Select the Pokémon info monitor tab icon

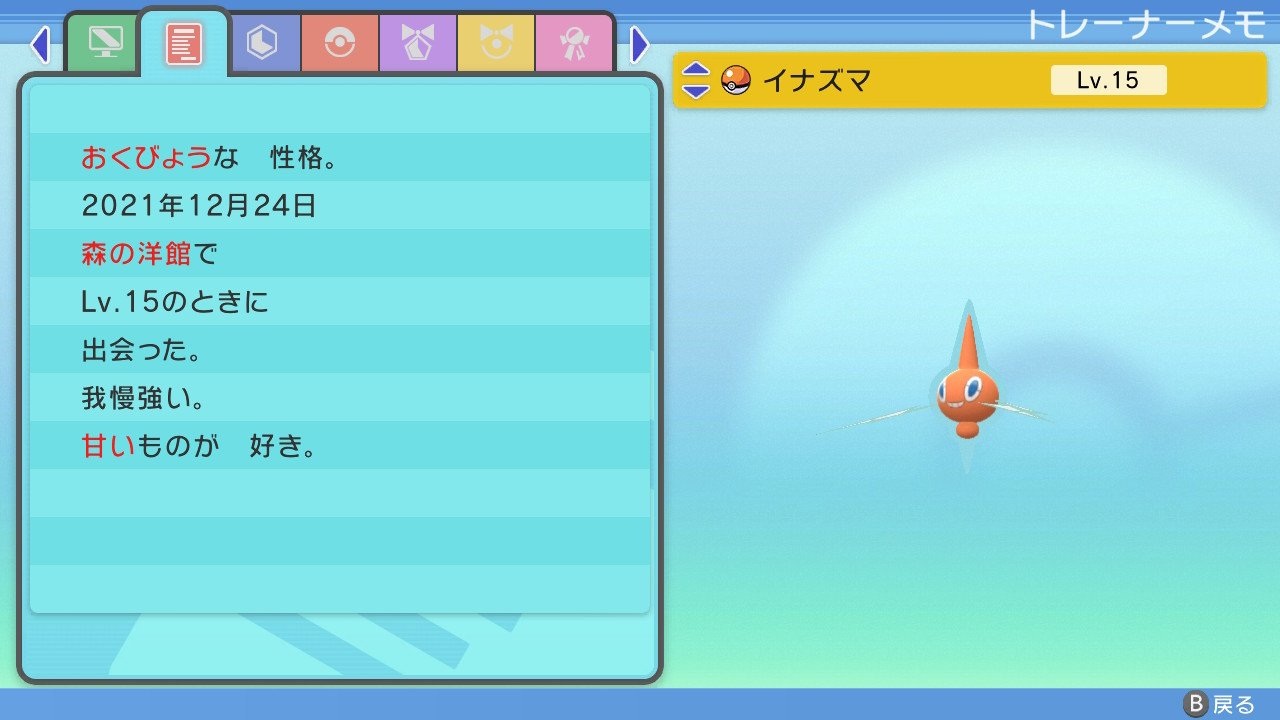(103, 43)
